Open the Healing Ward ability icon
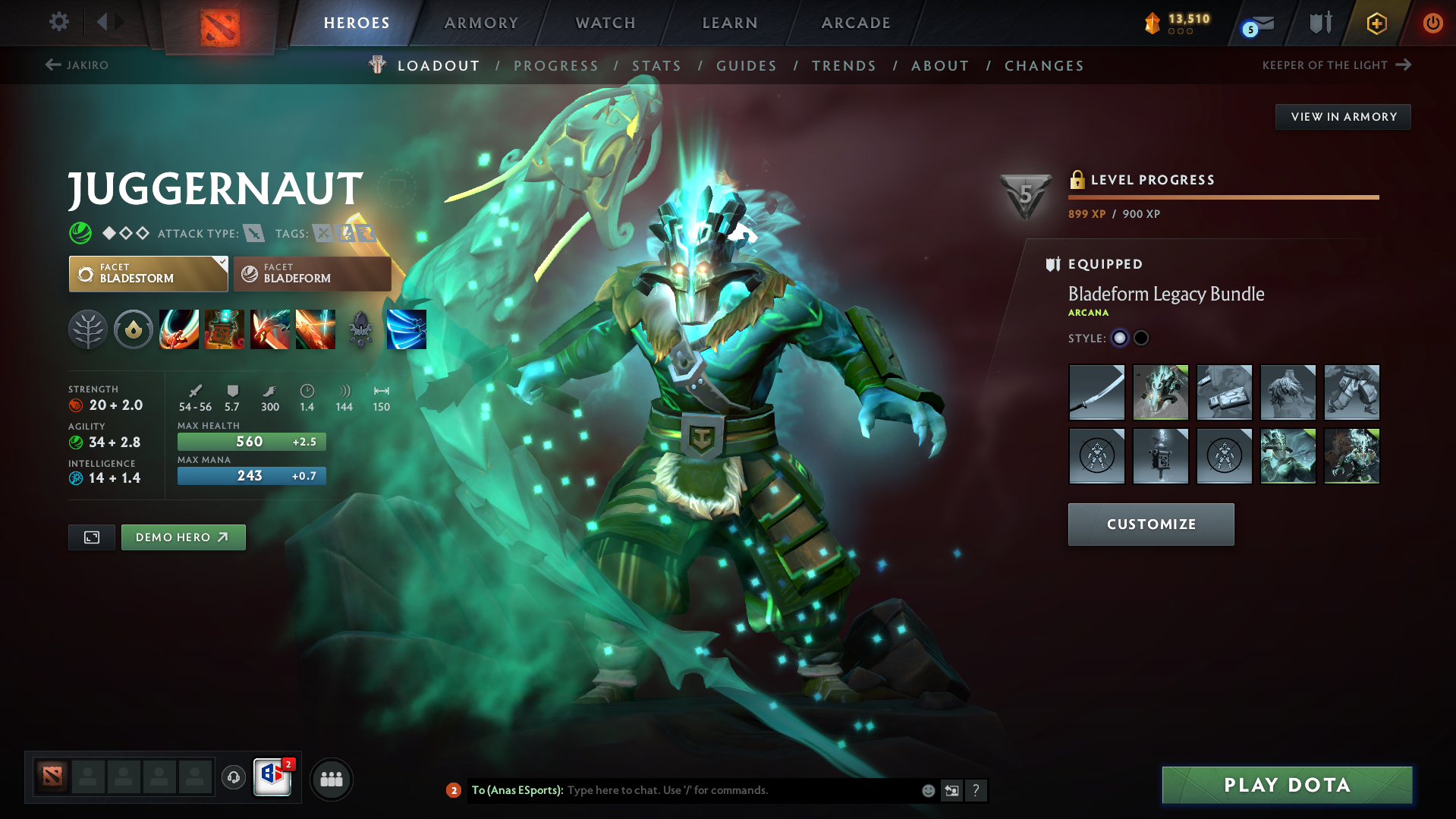 (225, 329)
